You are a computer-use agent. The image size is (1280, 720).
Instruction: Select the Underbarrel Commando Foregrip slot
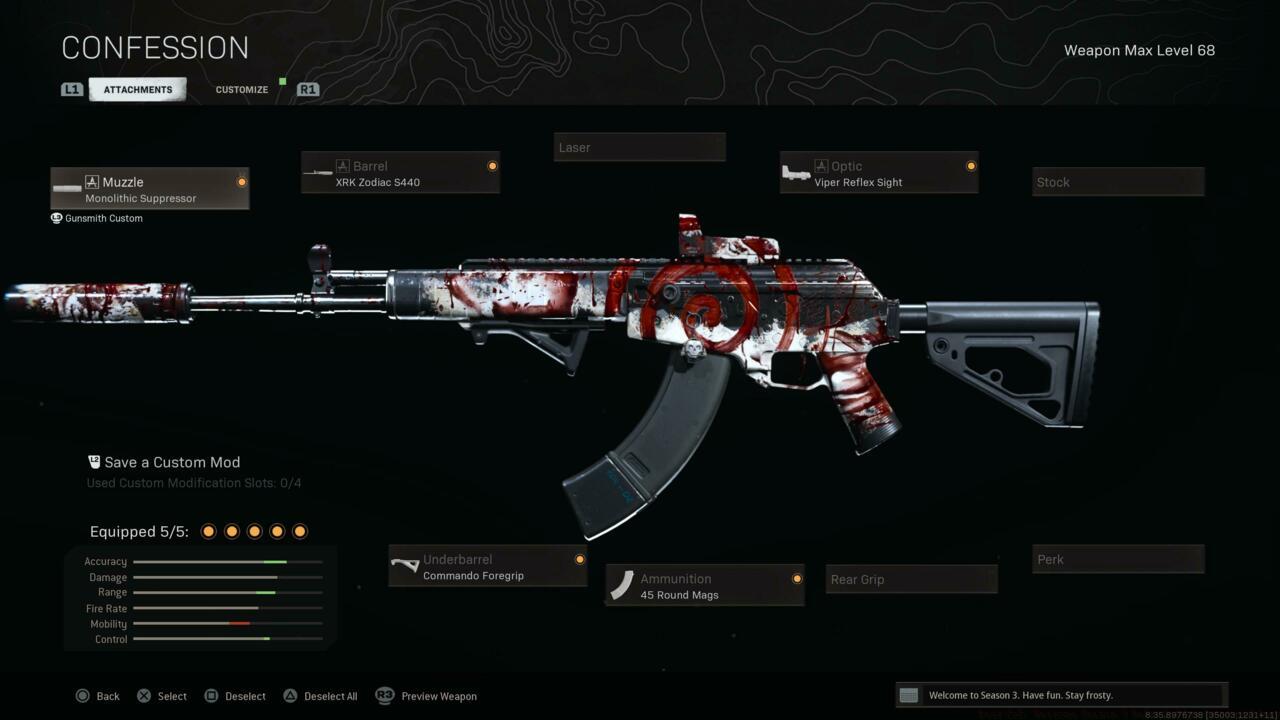487,567
